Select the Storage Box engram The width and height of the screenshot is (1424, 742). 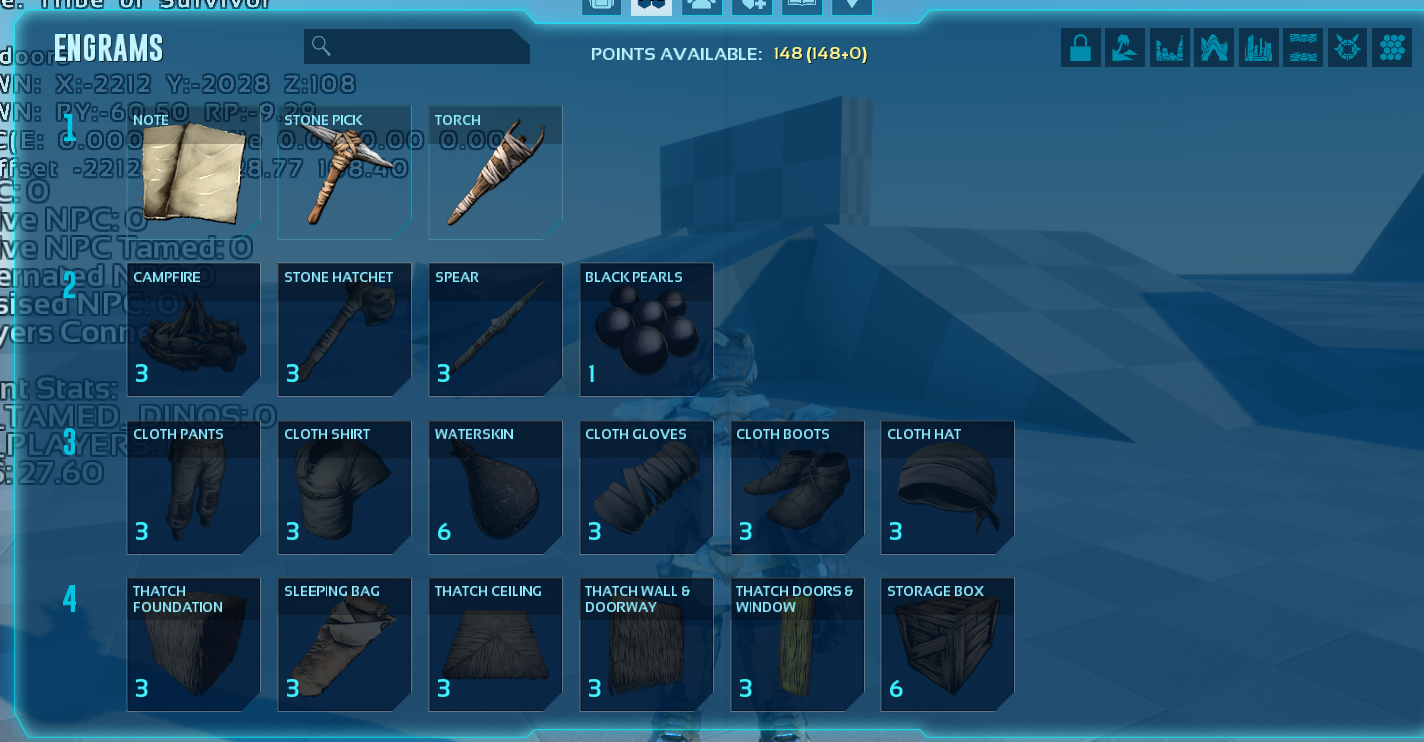(947, 644)
